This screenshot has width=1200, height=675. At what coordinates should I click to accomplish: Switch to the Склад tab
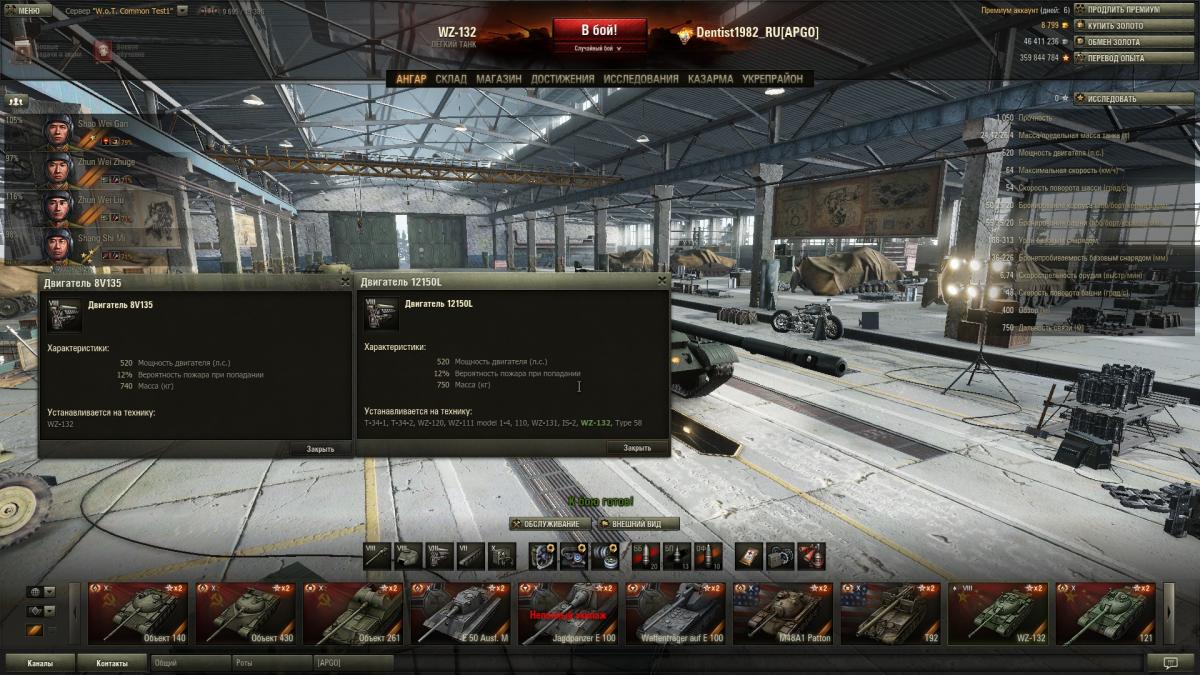point(451,79)
